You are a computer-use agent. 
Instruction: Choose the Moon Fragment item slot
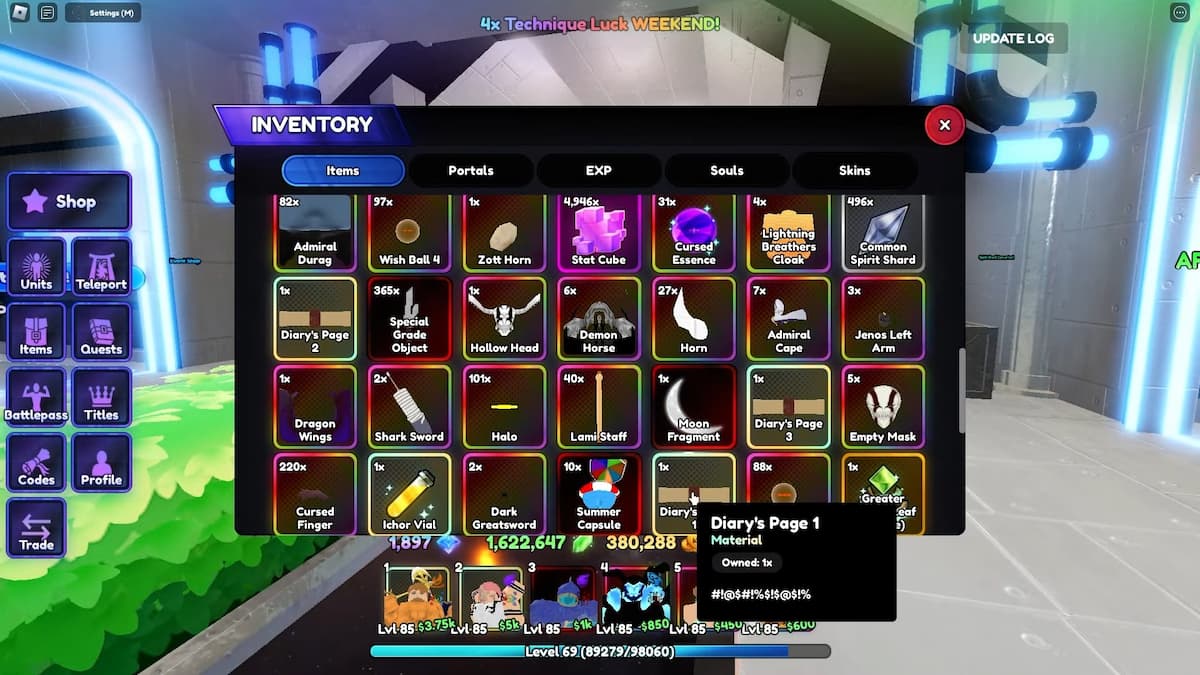click(693, 406)
